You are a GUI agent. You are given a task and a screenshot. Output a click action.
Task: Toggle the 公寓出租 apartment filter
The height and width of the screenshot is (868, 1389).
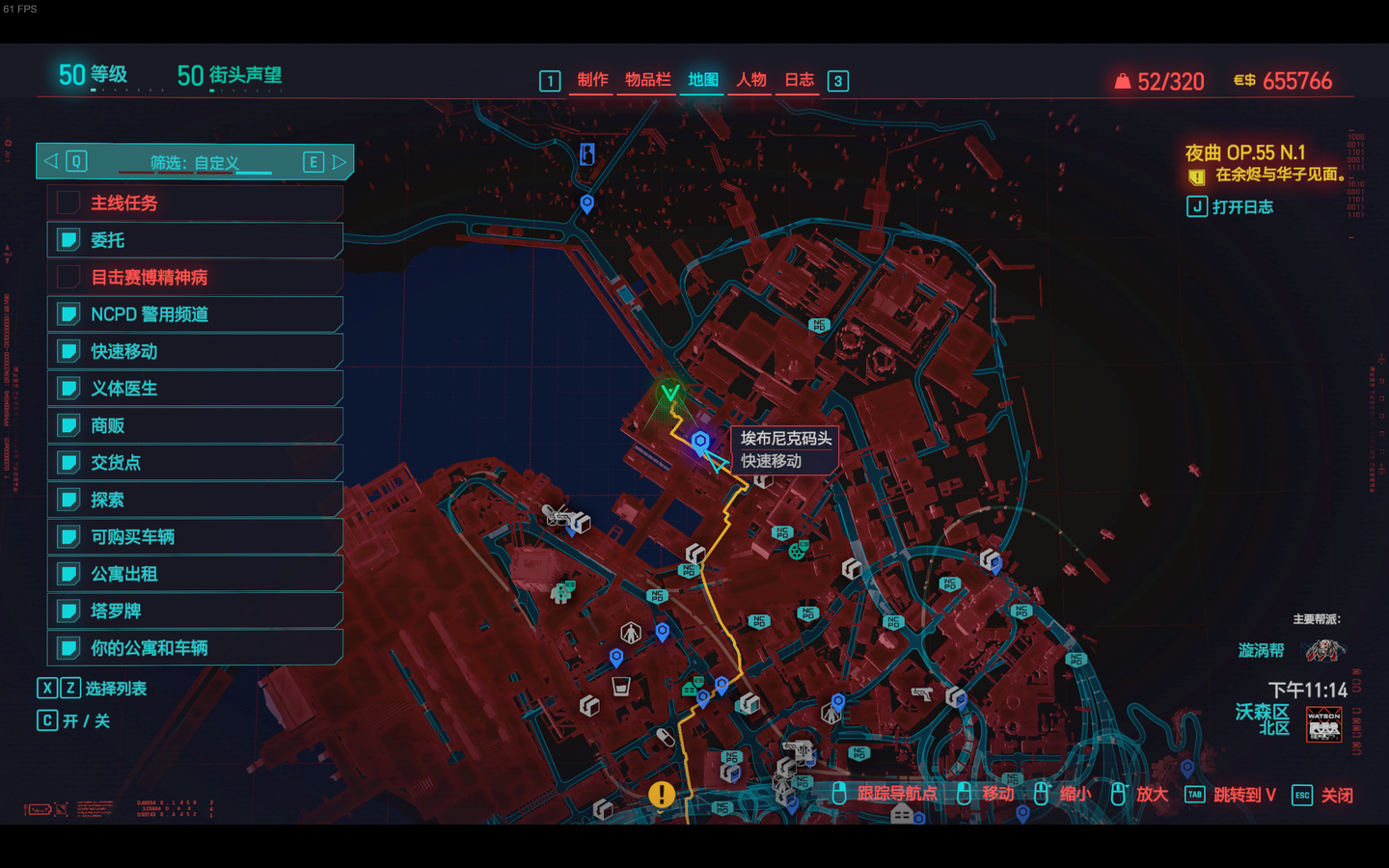click(x=195, y=575)
